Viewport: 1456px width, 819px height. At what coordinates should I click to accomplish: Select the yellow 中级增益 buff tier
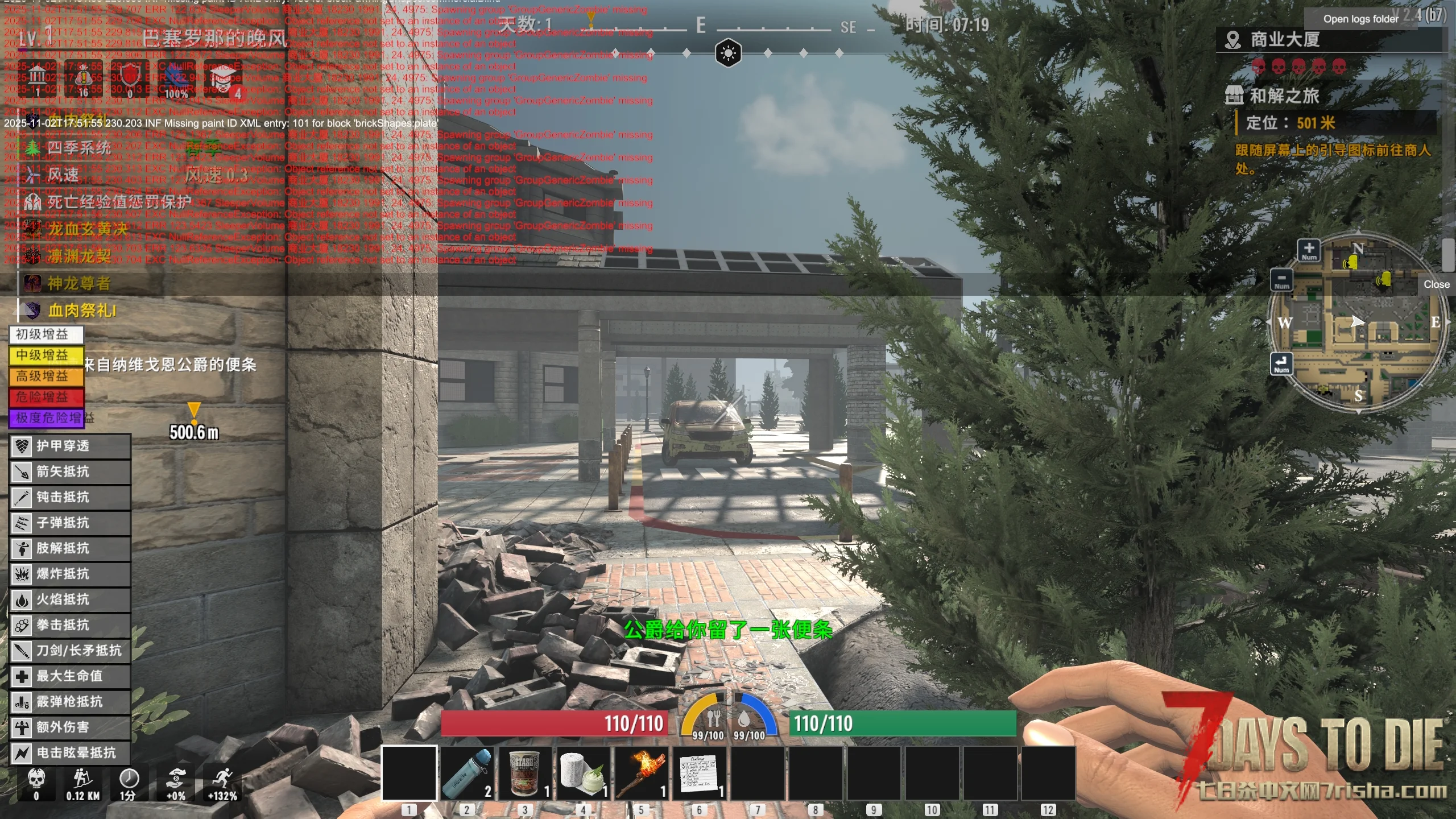[46, 355]
